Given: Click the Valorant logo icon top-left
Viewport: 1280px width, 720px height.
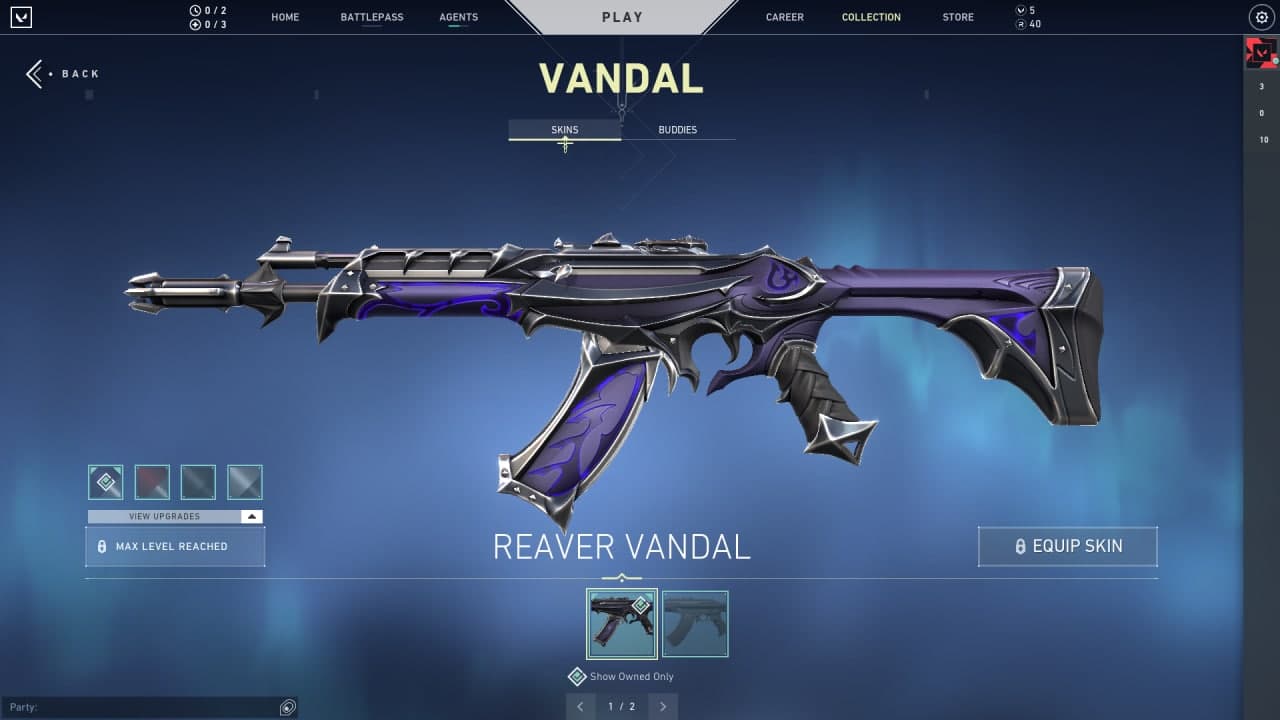Looking at the screenshot, I should pos(21,17).
